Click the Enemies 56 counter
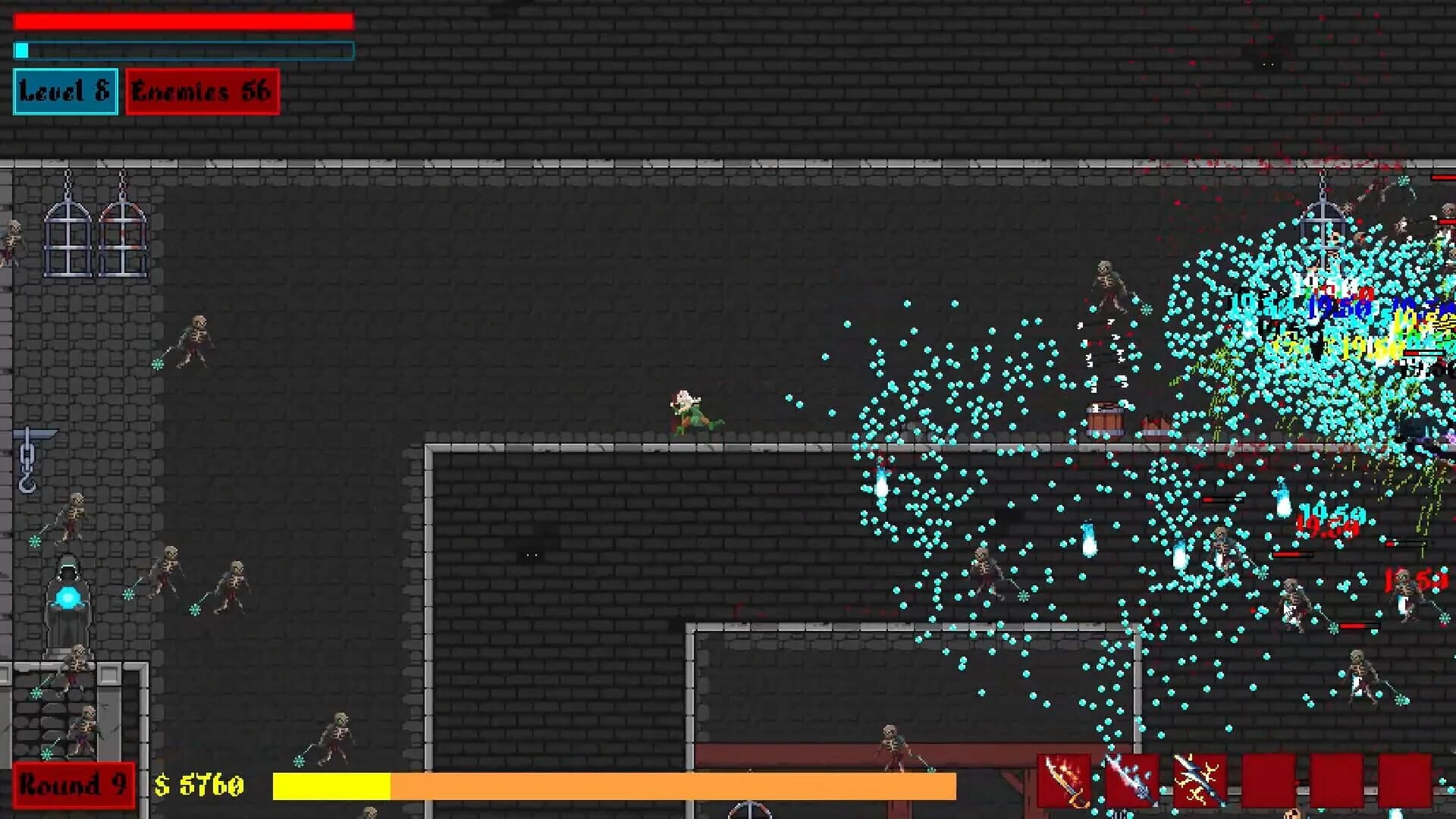The height and width of the screenshot is (819, 1456). [201, 92]
